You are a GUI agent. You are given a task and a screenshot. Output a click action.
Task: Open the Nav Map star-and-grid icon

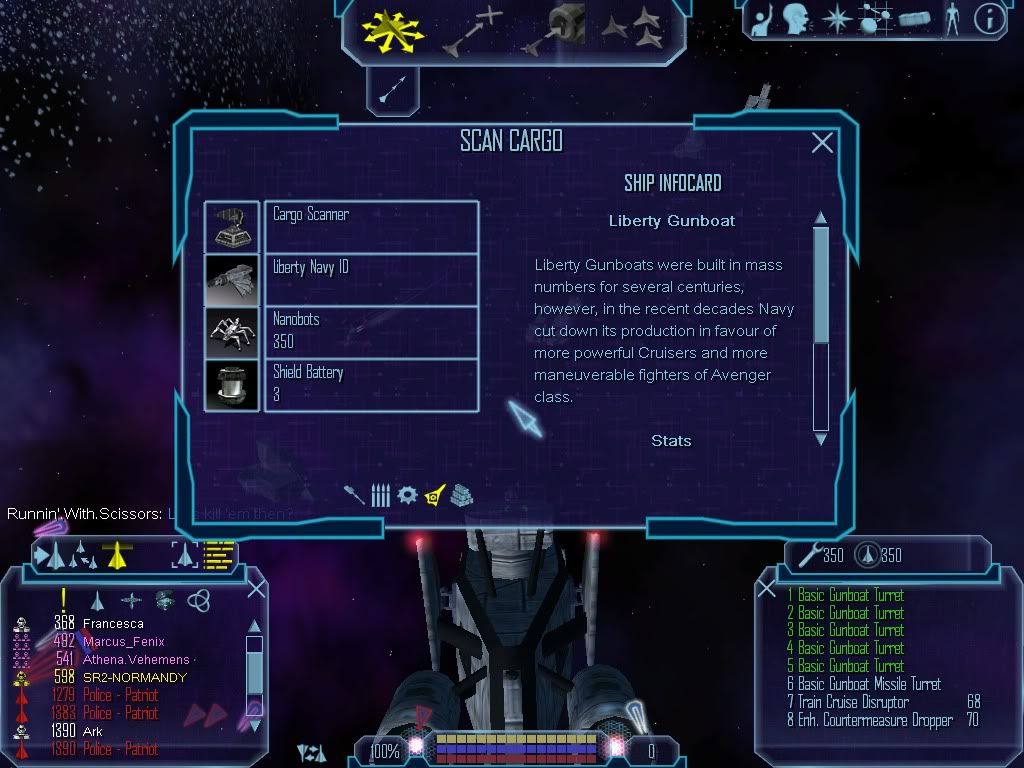(x=876, y=19)
